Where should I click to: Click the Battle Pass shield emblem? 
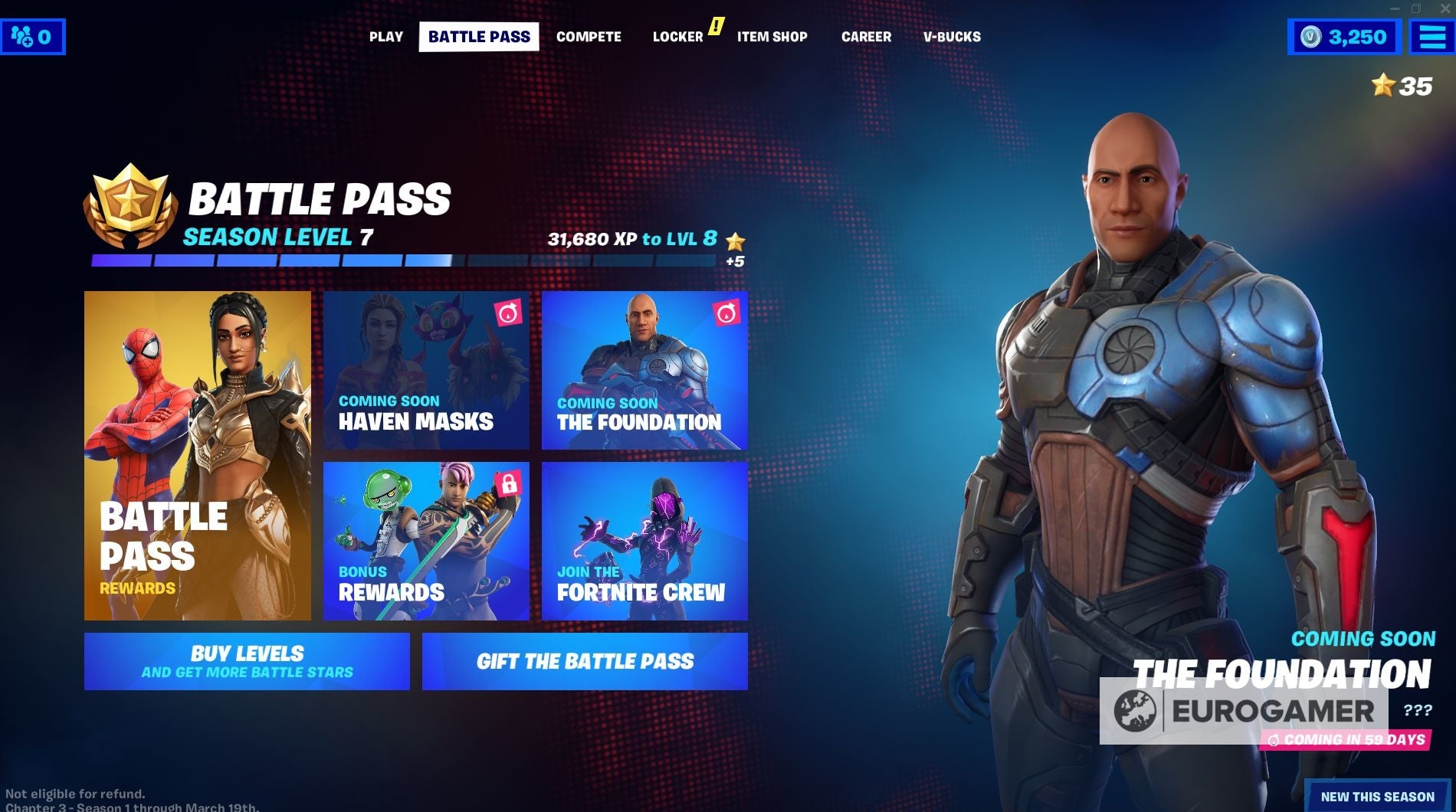[130, 201]
